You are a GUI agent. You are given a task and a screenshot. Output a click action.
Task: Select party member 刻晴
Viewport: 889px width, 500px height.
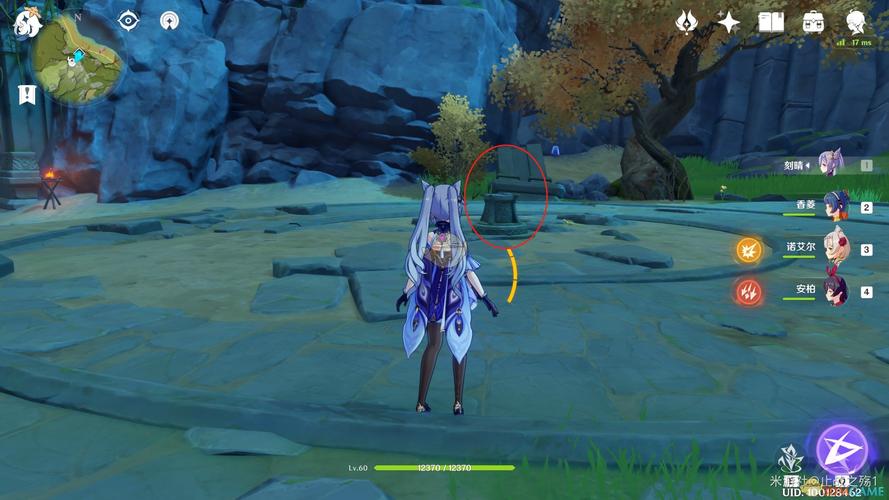[x=830, y=162]
